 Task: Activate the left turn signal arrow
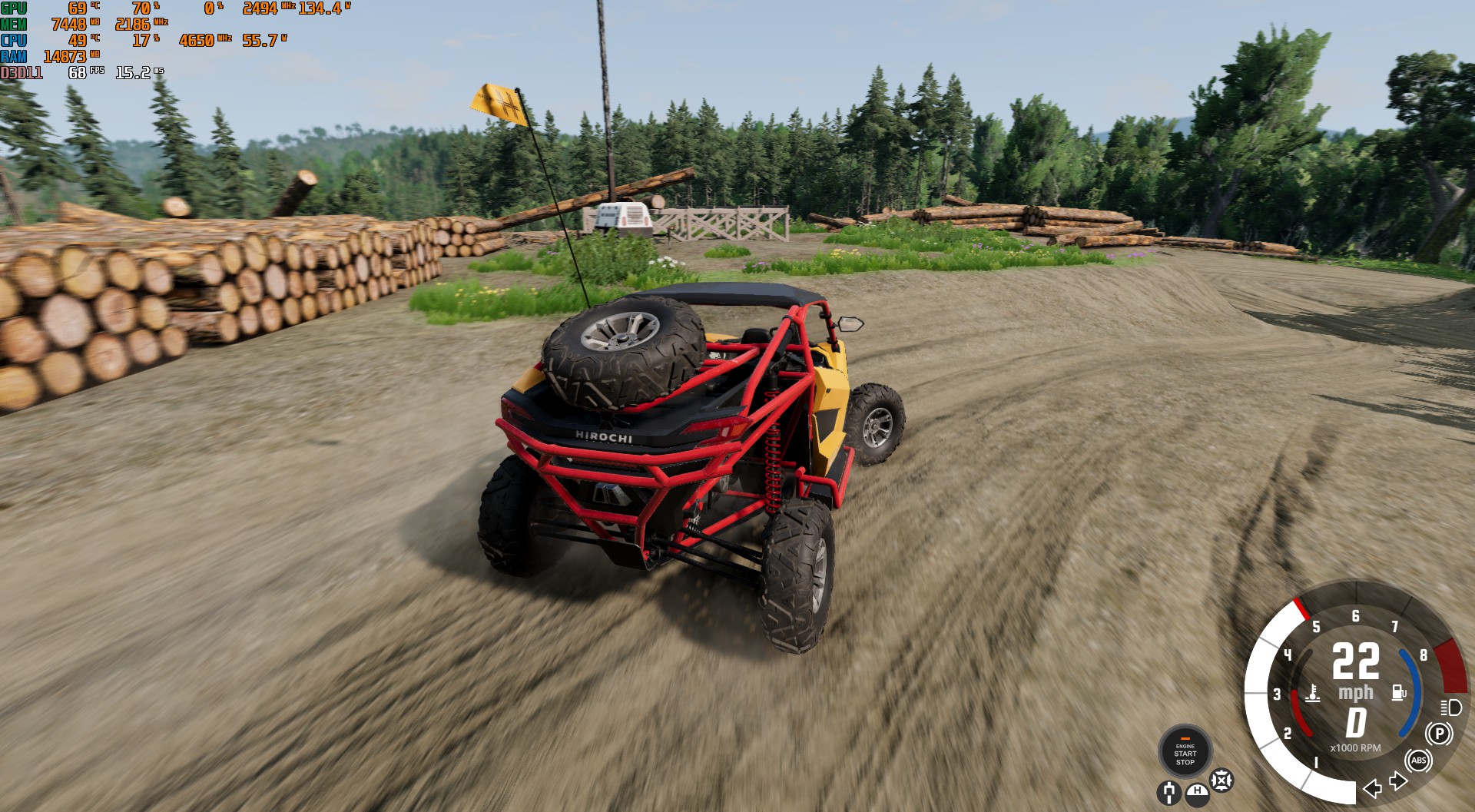click(x=1372, y=788)
